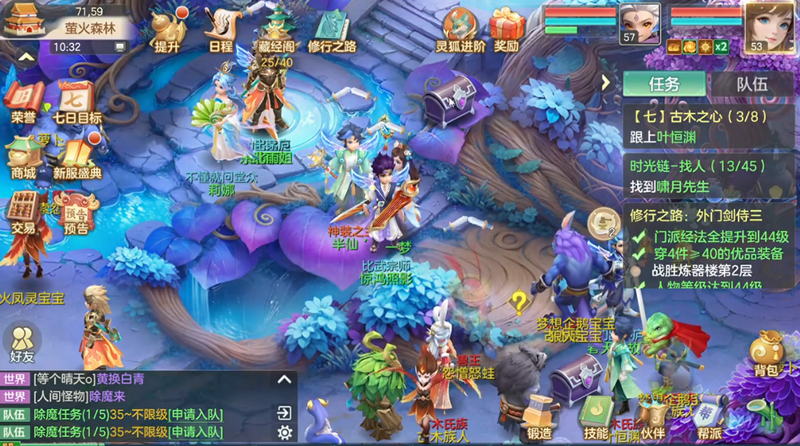
Task: Open the 荣誉 honor menu
Action: [23, 101]
